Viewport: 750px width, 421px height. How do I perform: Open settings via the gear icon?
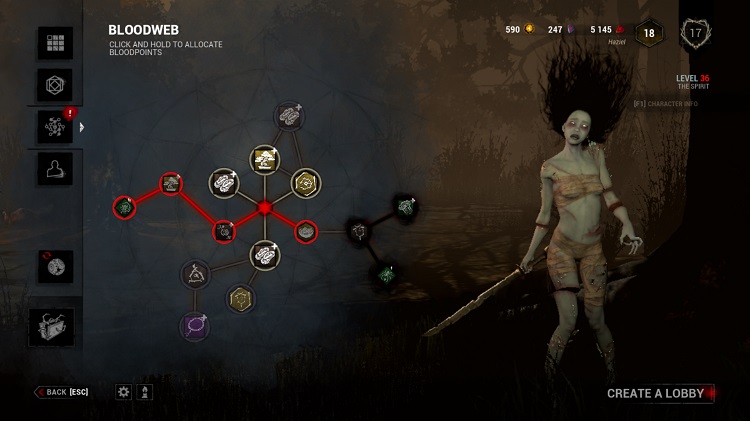(x=124, y=392)
